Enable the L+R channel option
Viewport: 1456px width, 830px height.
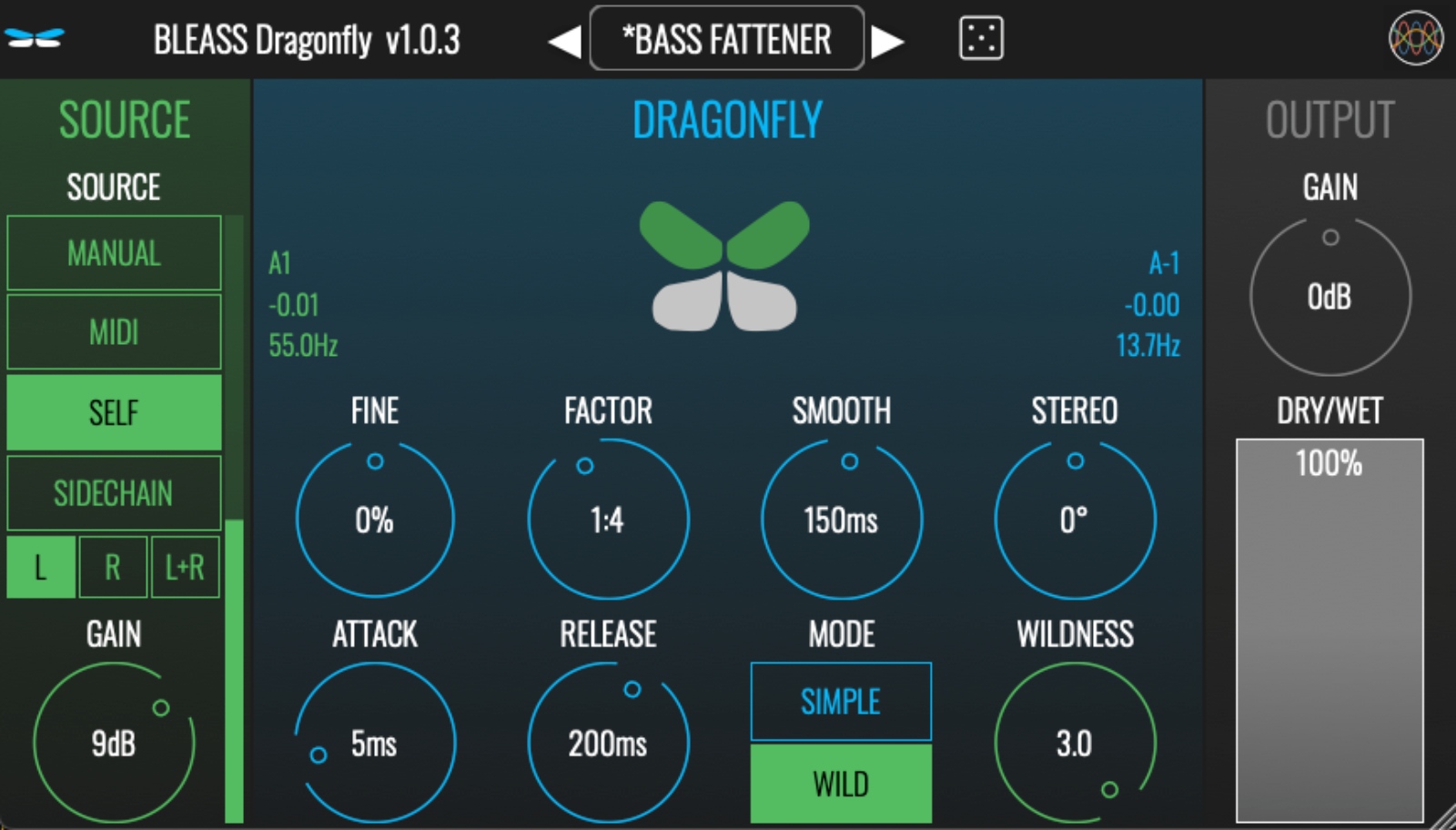[x=185, y=567]
